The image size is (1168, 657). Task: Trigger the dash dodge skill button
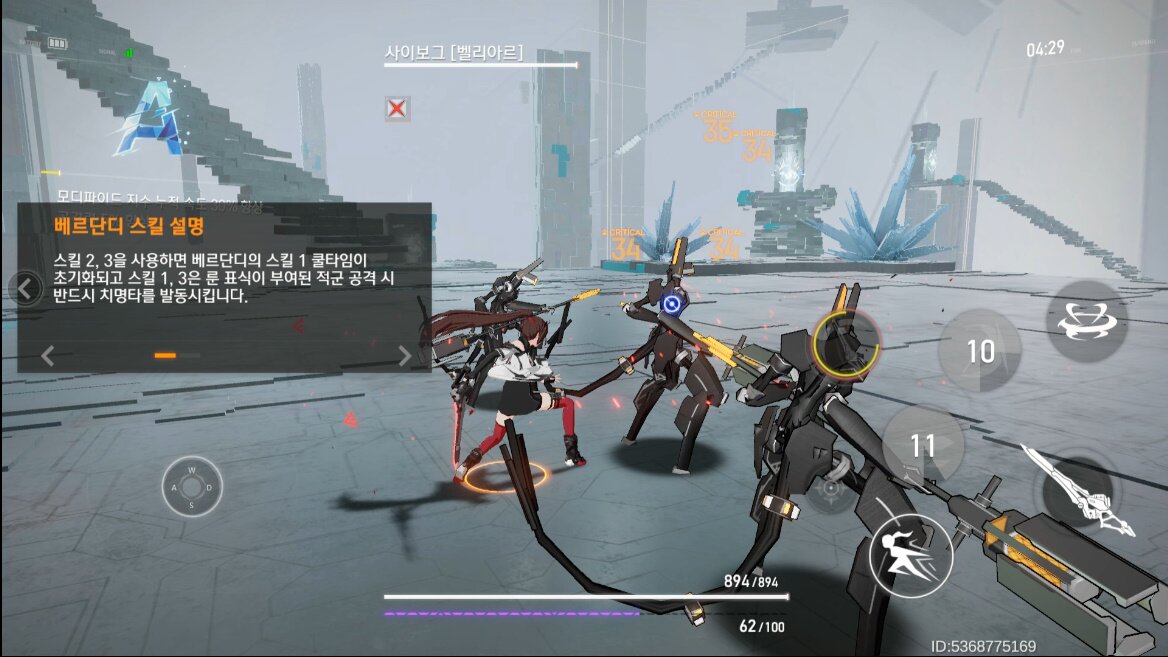pyautogui.click(x=910, y=553)
